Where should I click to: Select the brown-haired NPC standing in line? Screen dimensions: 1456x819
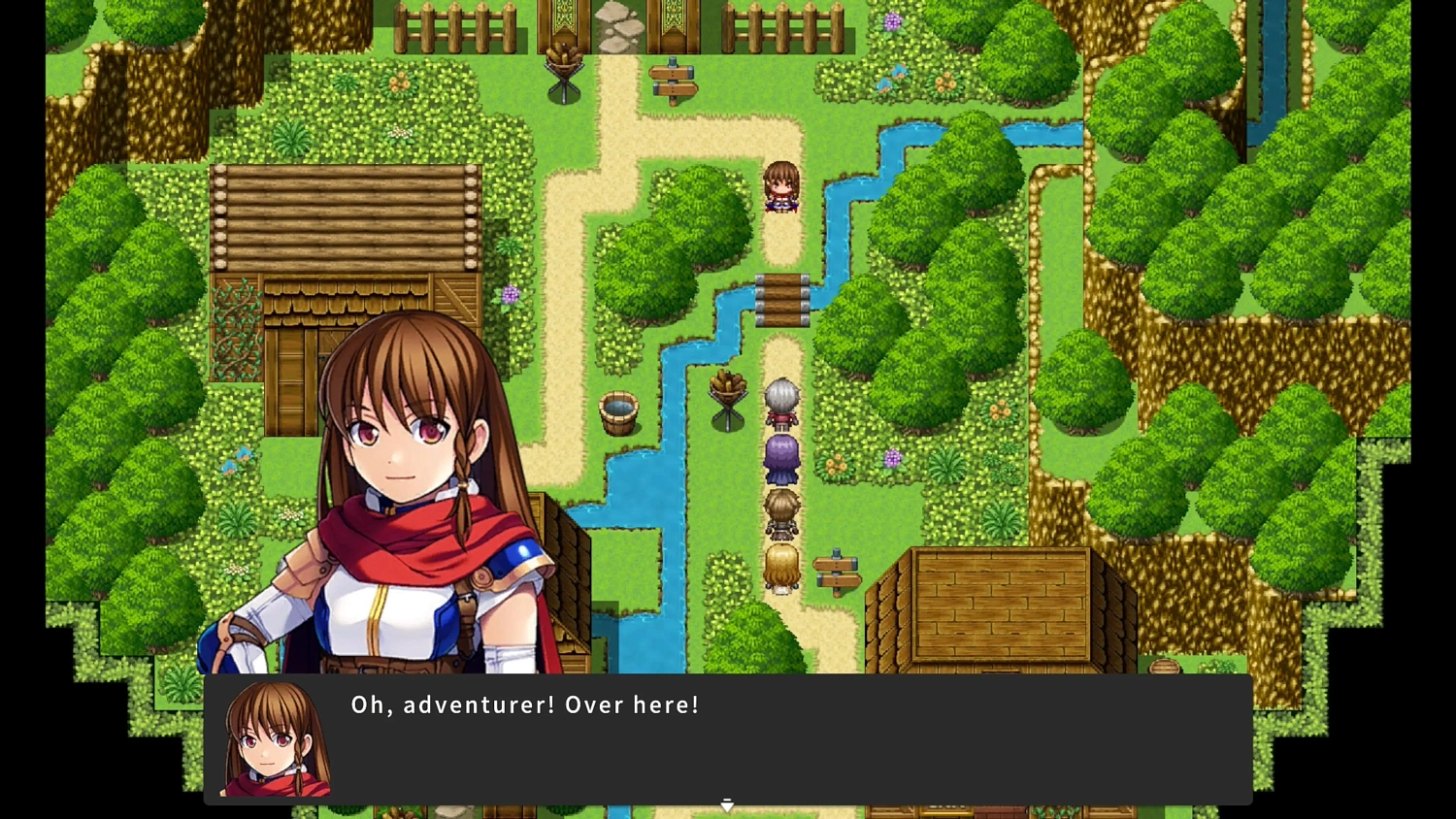[x=782, y=512]
